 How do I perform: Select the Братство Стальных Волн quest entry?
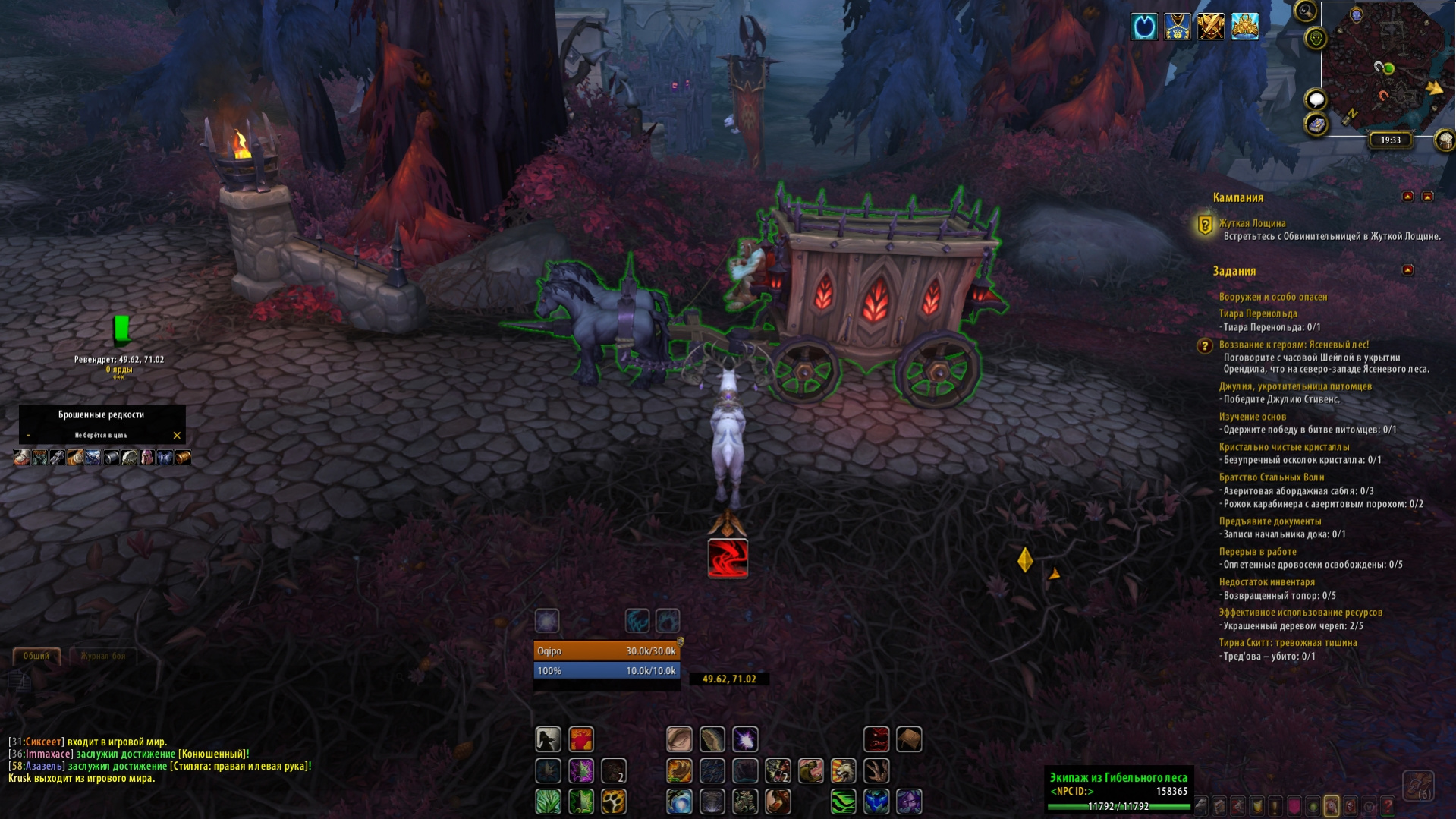pyautogui.click(x=1271, y=477)
